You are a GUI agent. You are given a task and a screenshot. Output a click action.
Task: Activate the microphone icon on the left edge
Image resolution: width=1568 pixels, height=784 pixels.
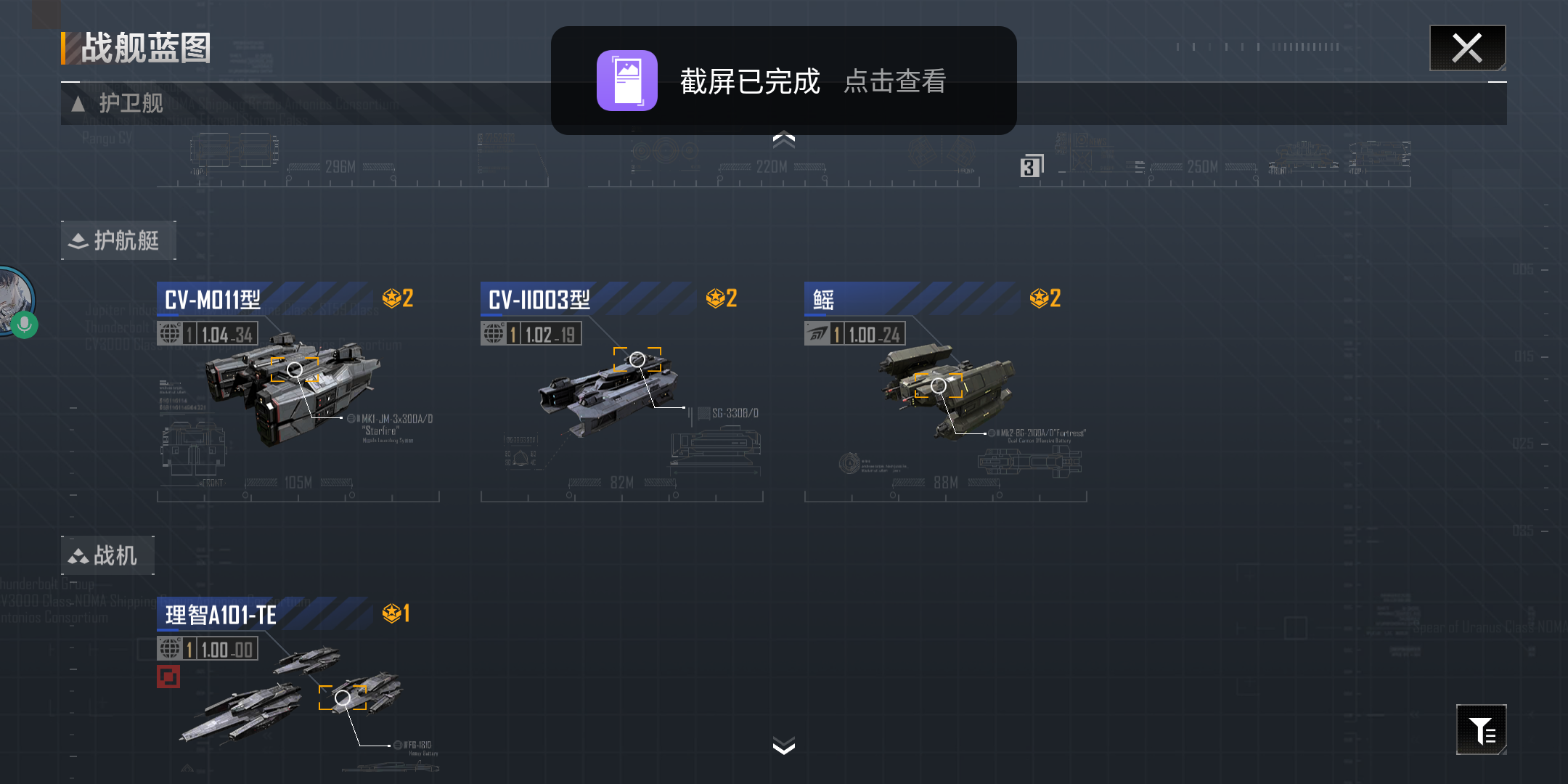click(x=24, y=324)
